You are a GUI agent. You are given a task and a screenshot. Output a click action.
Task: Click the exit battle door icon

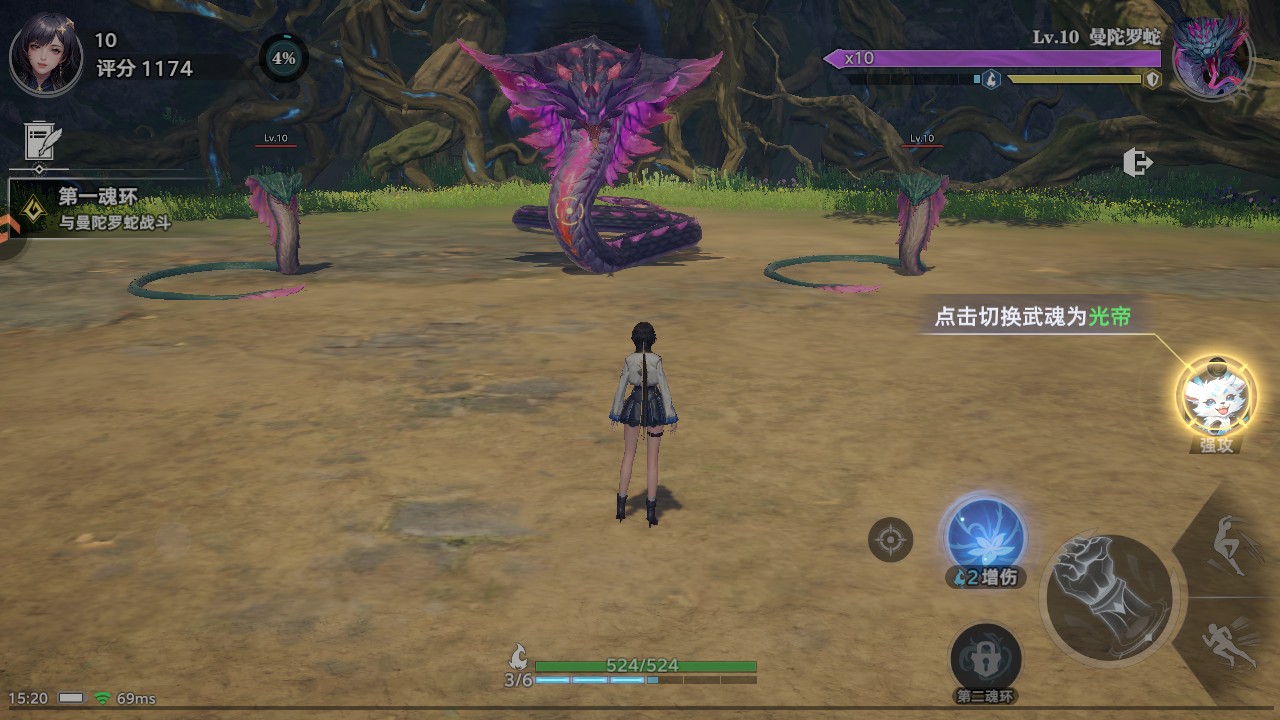[x=1138, y=162]
